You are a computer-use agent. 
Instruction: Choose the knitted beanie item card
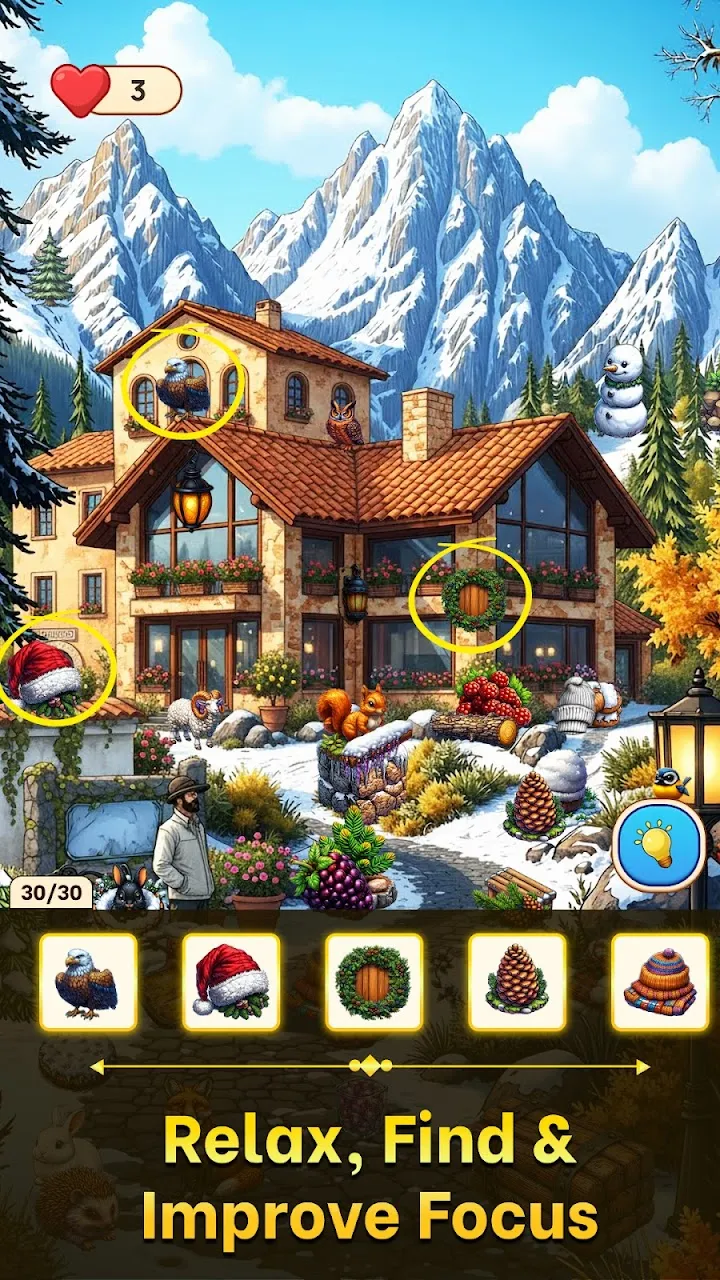tap(660, 982)
